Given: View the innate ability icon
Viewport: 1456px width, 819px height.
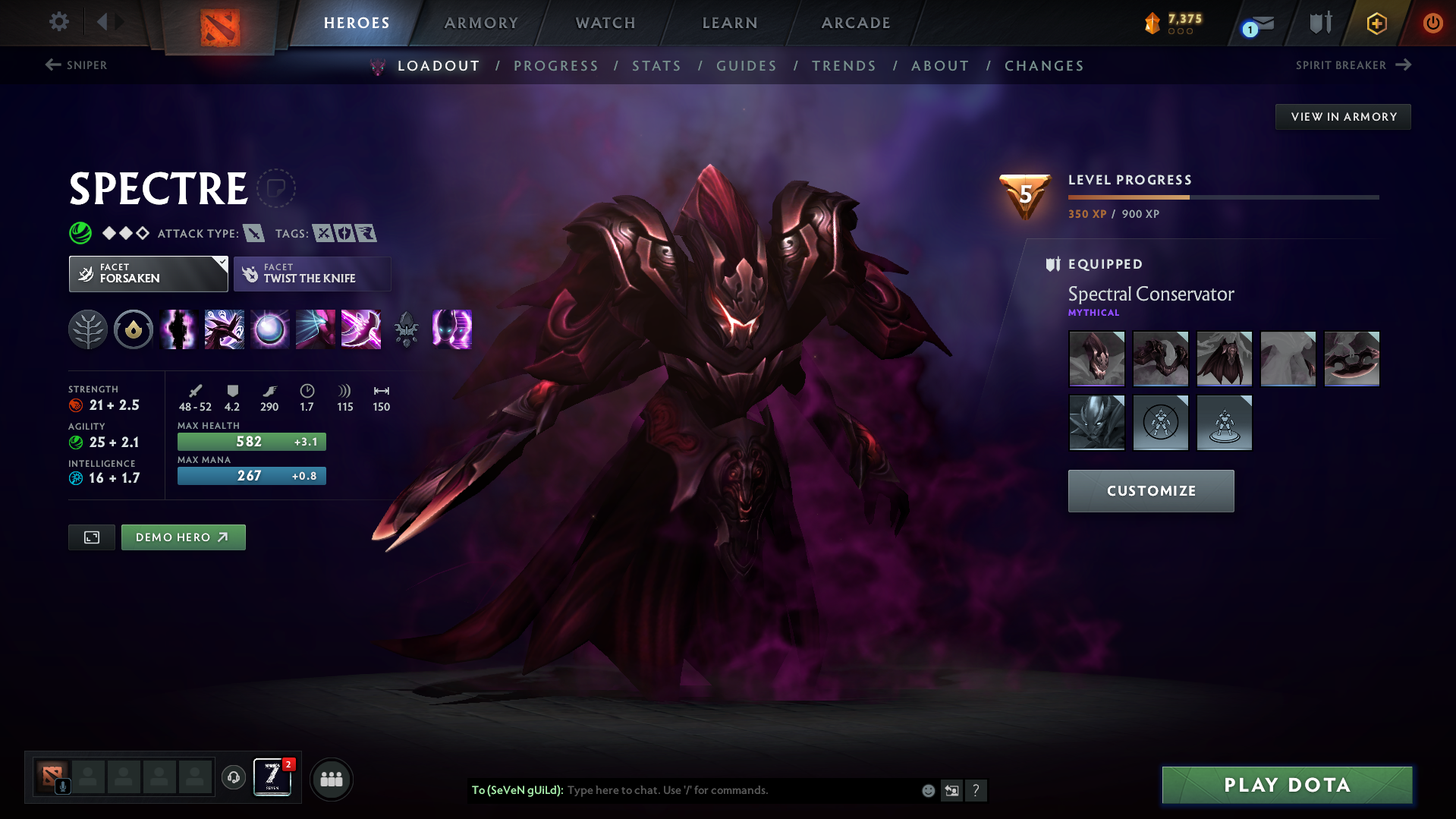Looking at the screenshot, I should coord(134,329).
